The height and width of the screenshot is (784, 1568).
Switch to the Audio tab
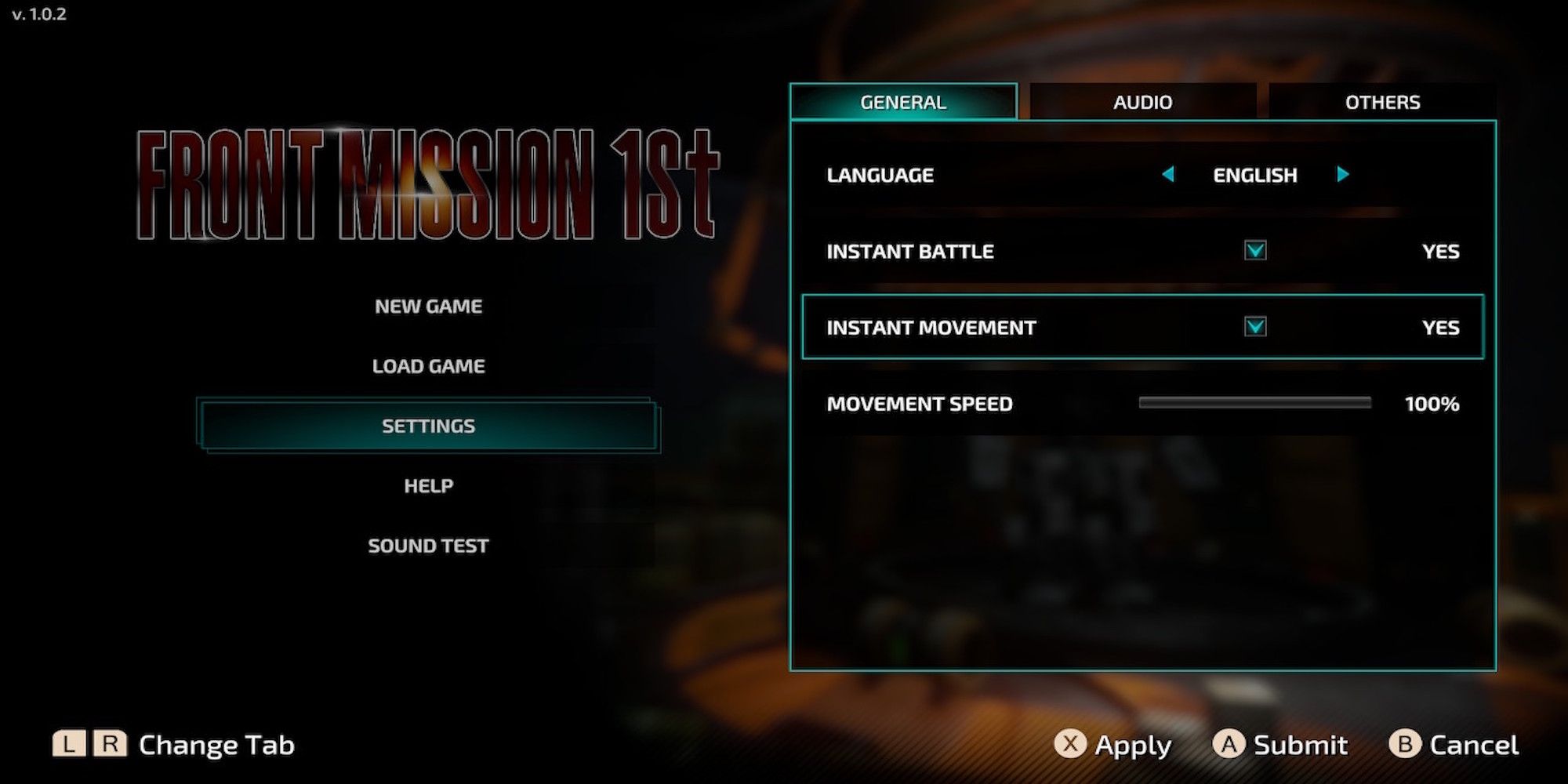click(1142, 102)
